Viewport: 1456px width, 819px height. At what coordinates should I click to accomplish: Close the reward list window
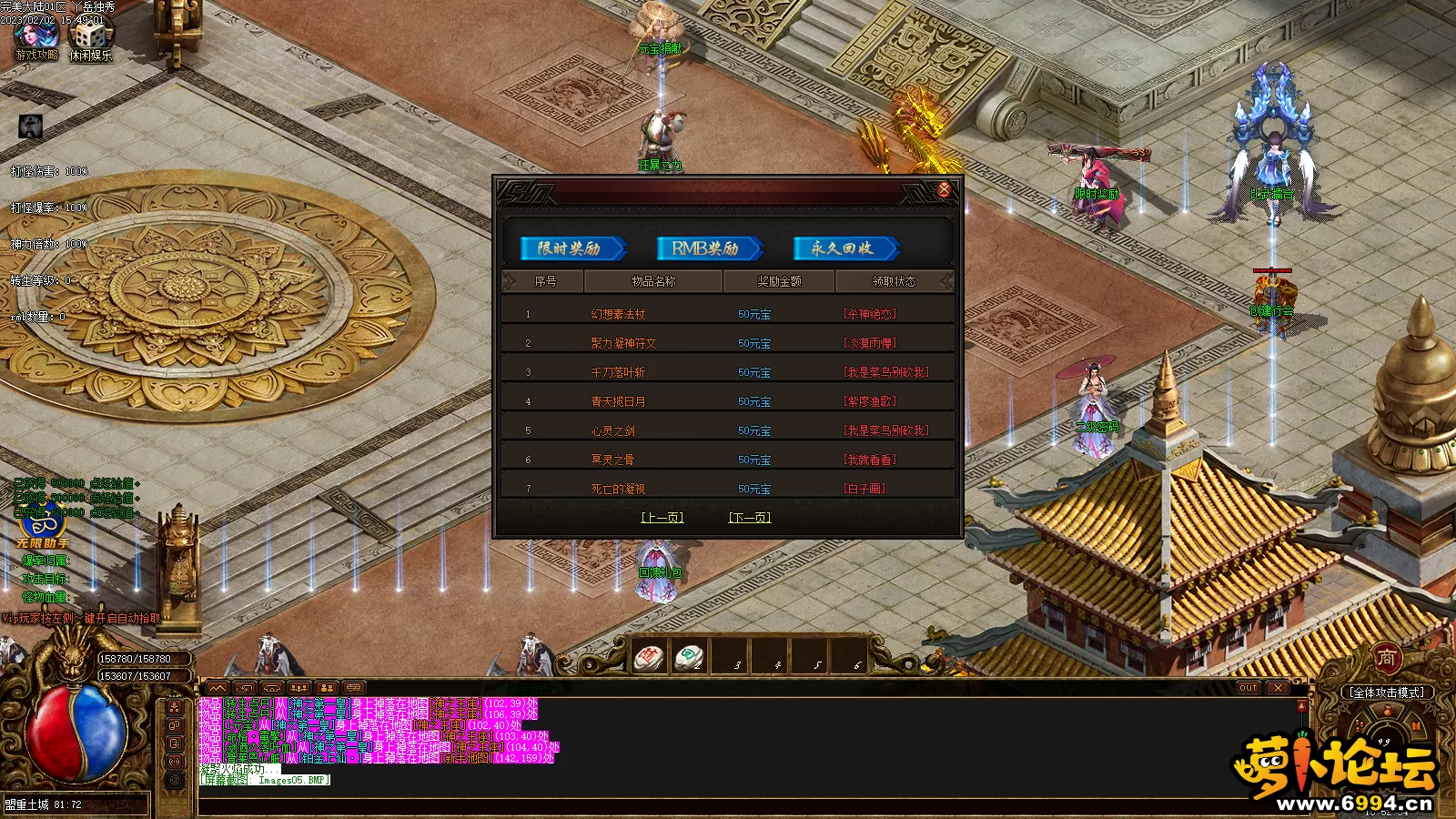point(944,189)
